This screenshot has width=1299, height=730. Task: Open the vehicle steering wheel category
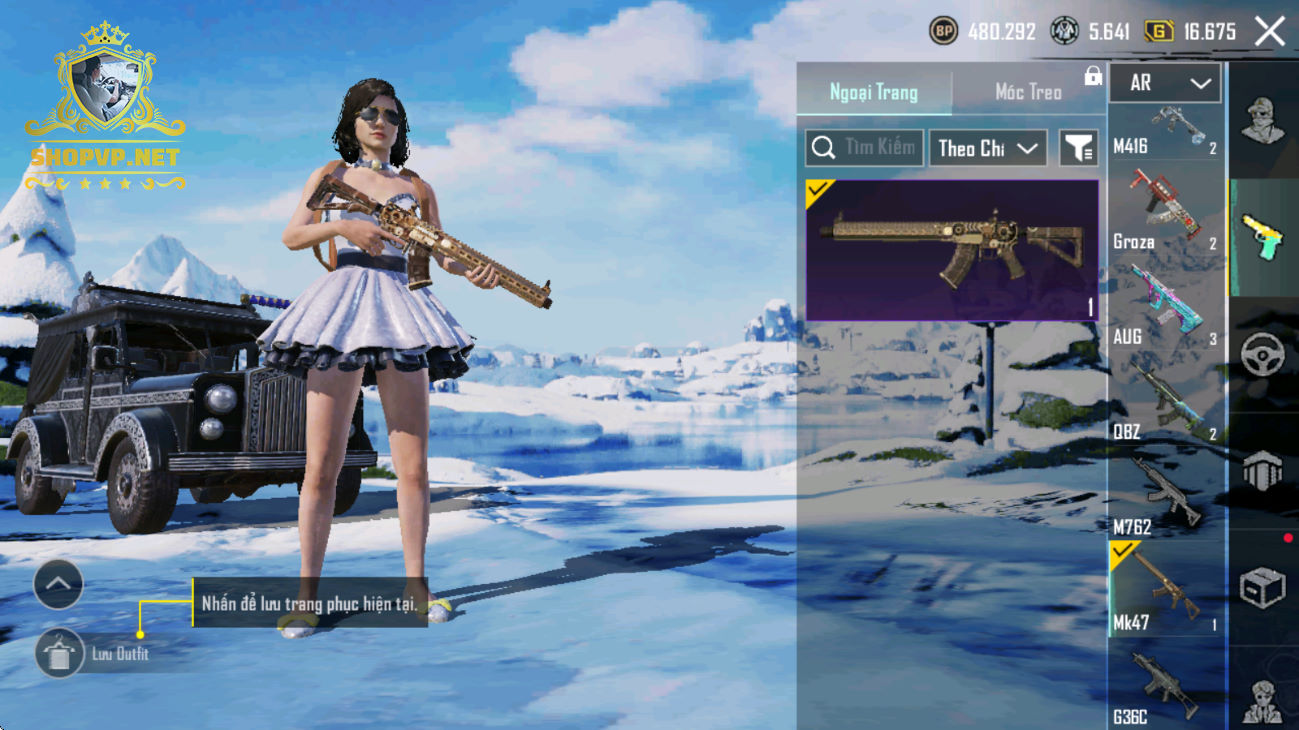click(1262, 354)
